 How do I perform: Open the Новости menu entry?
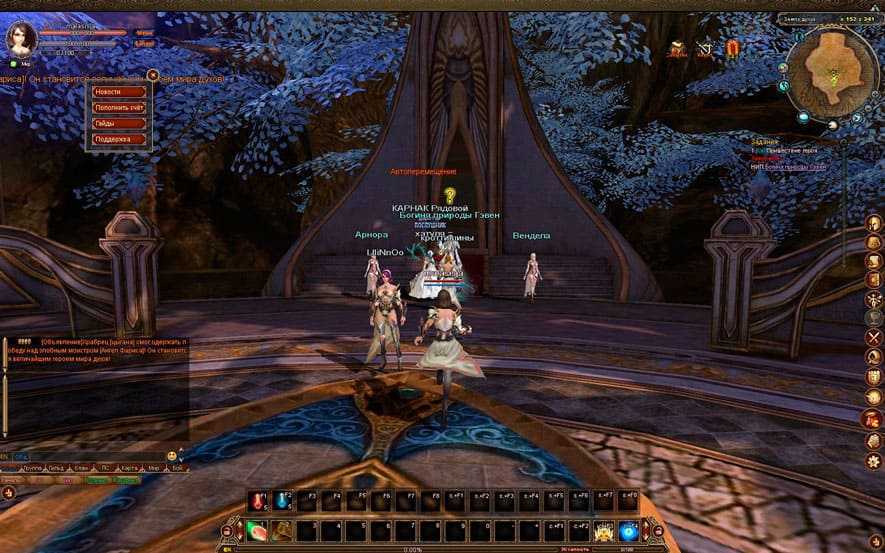120,92
